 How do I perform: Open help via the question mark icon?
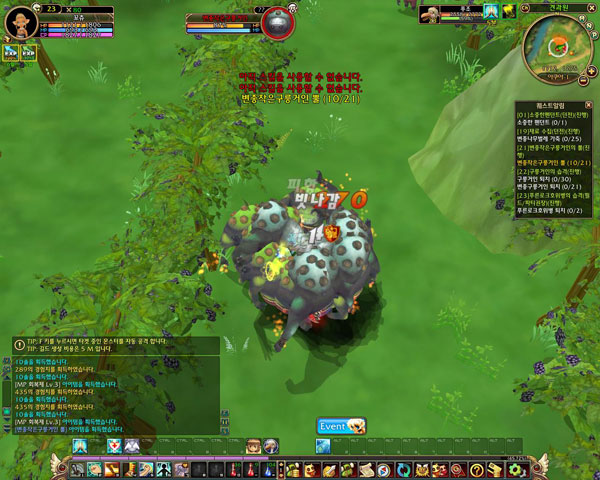coord(477,469)
